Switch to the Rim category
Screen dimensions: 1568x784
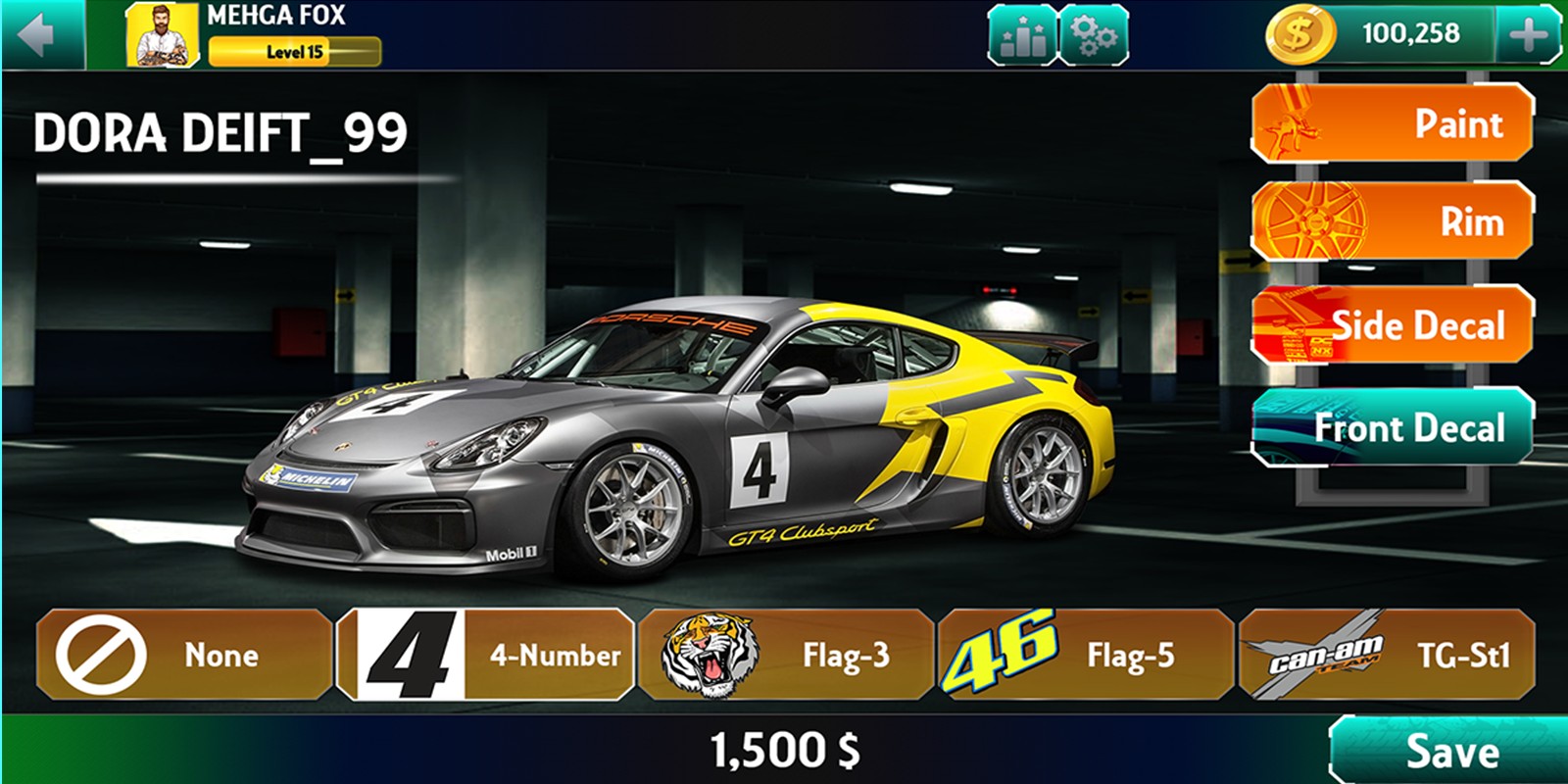tap(1392, 221)
